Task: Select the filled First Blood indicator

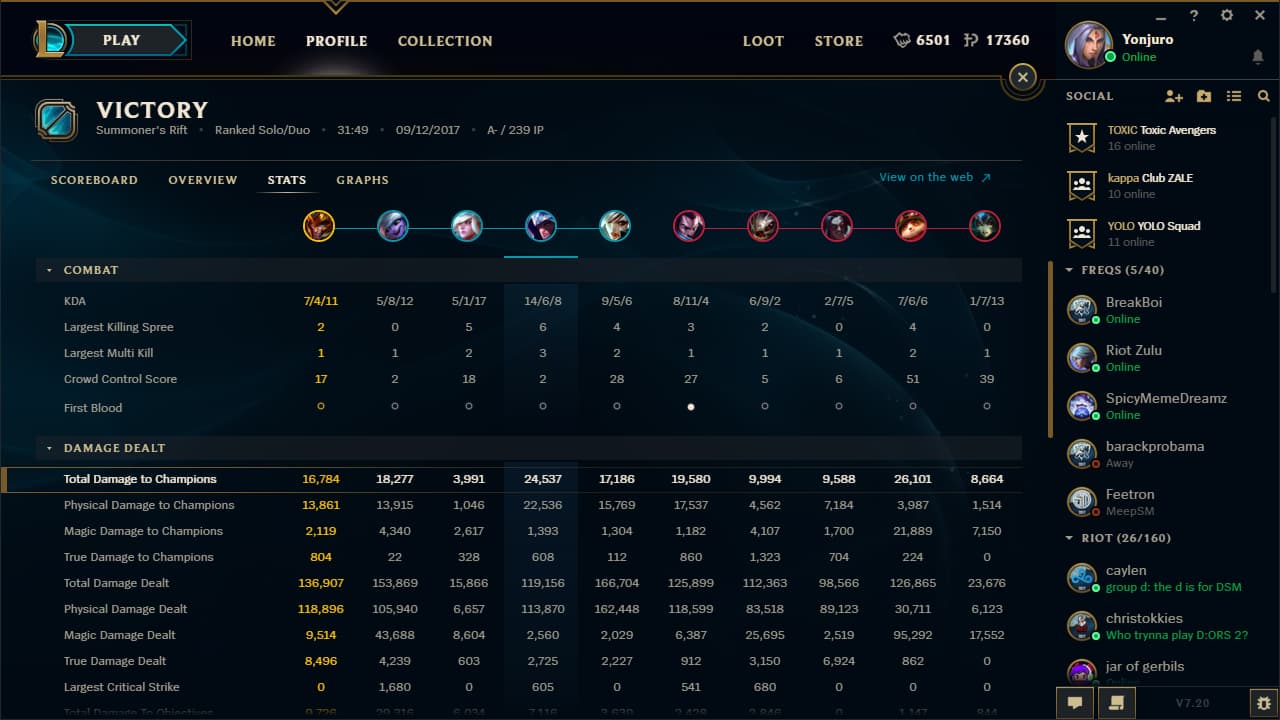Action: [x=690, y=406]
